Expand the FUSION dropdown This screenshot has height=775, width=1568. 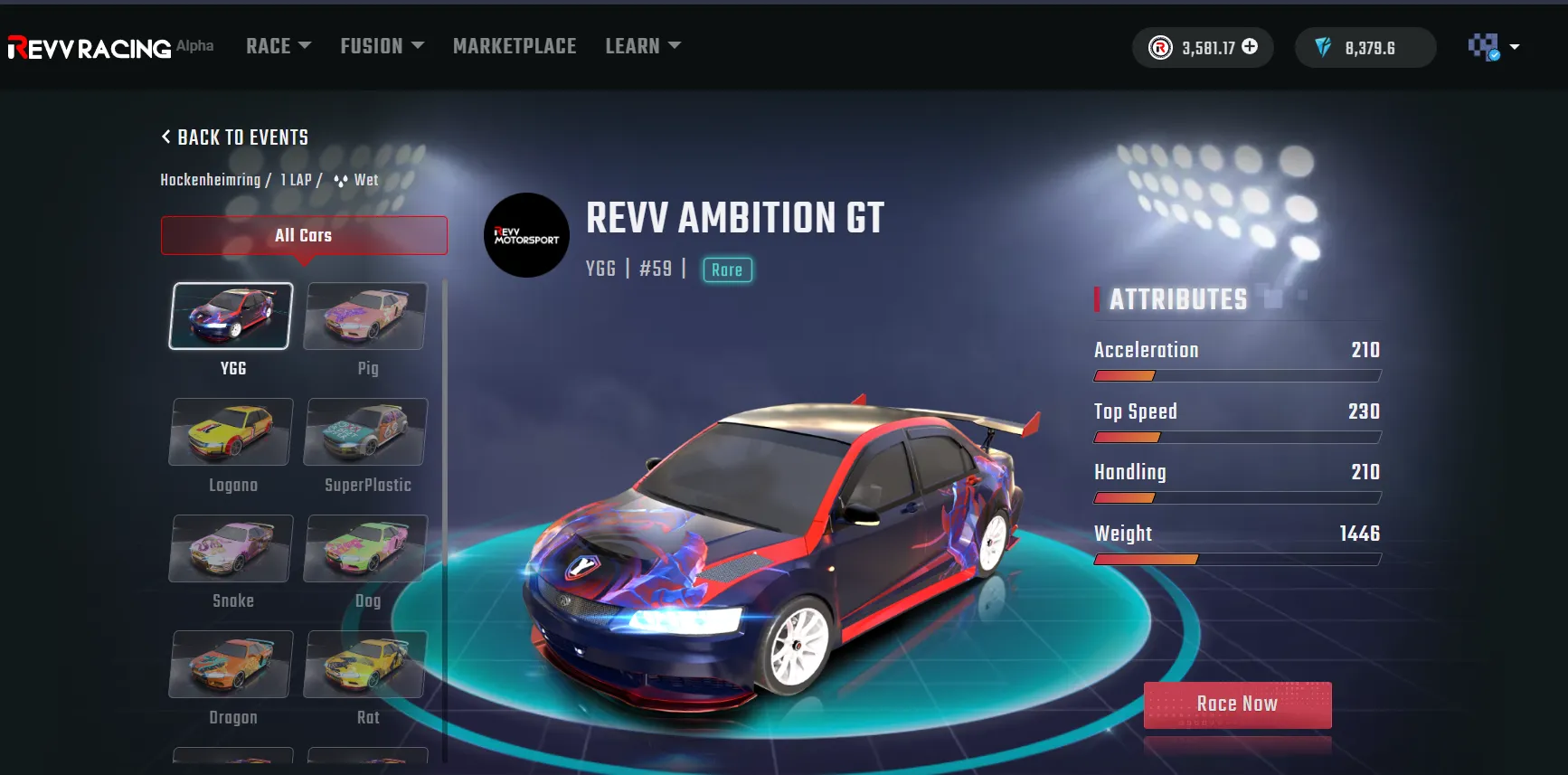(381, 45)
